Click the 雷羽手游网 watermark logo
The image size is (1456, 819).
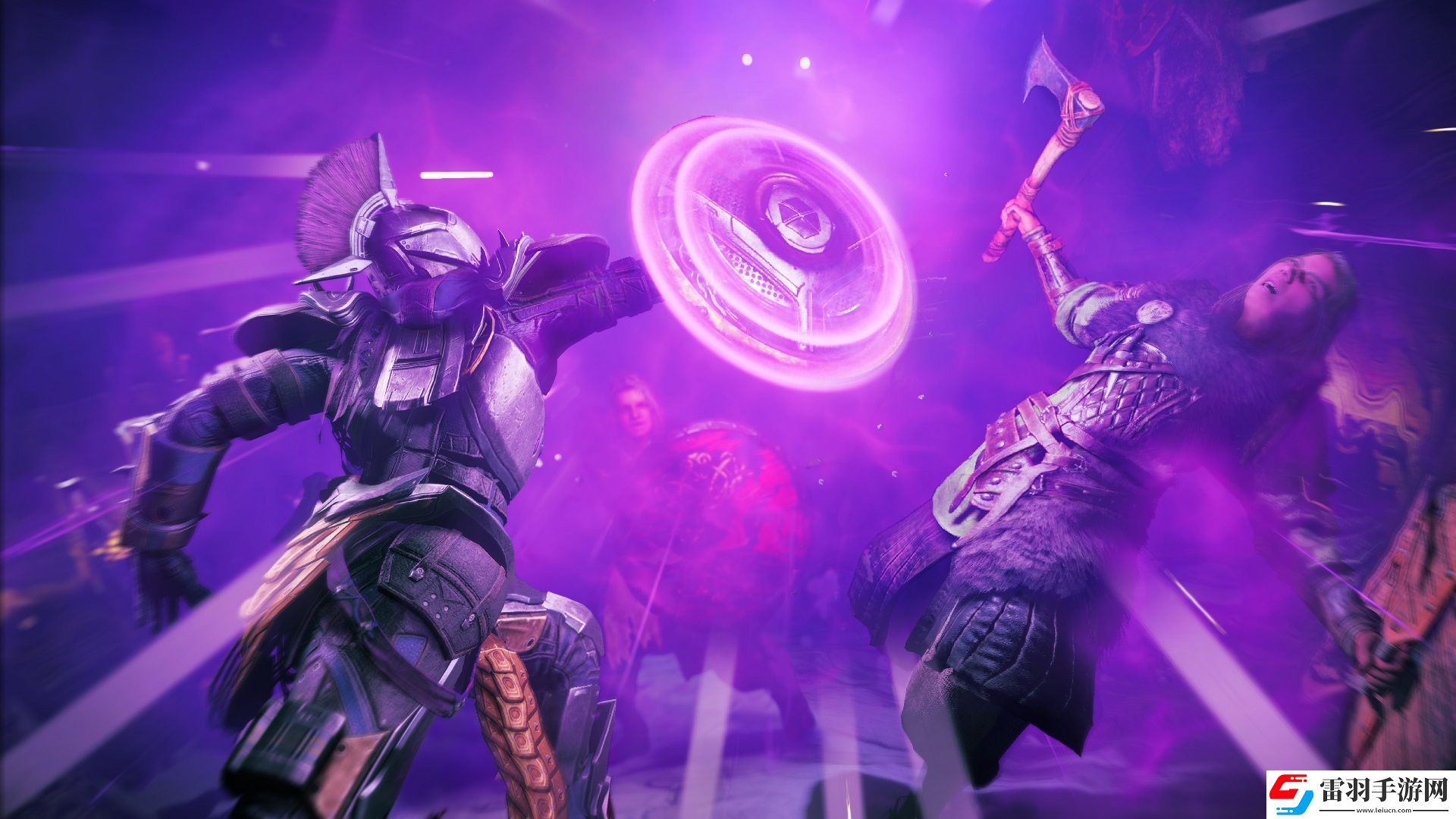coord(1360,794)
